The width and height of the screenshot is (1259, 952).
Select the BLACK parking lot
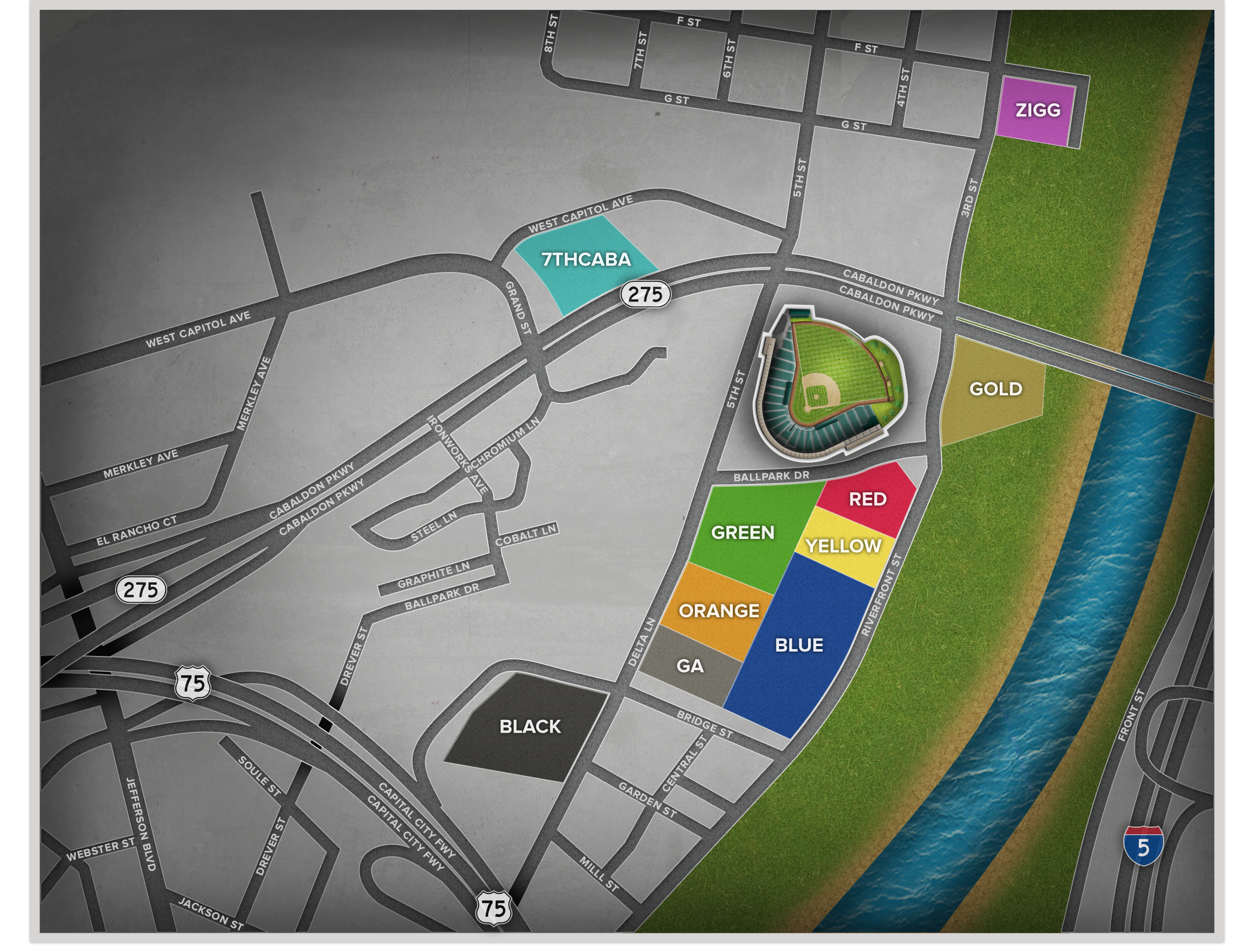(530, 727)
